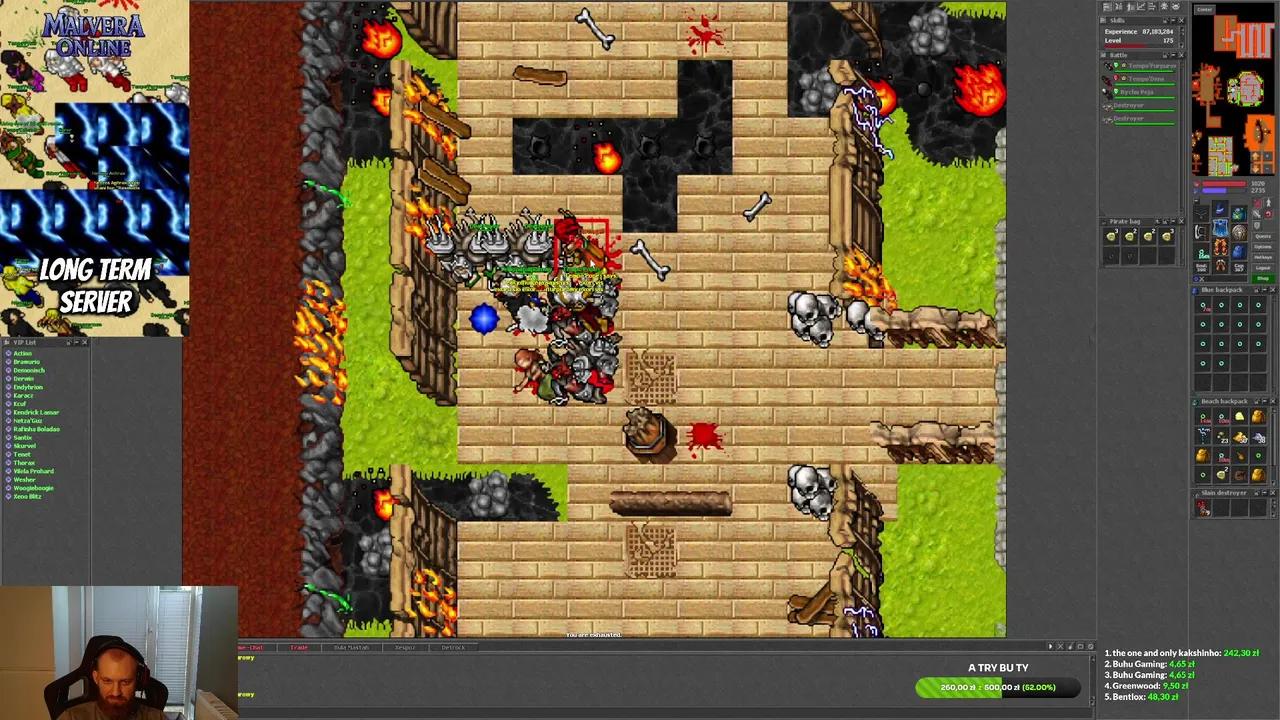Switch to the Trade chat tab
The height and width of the screenshot is (720, 1280).
[298, 647]
